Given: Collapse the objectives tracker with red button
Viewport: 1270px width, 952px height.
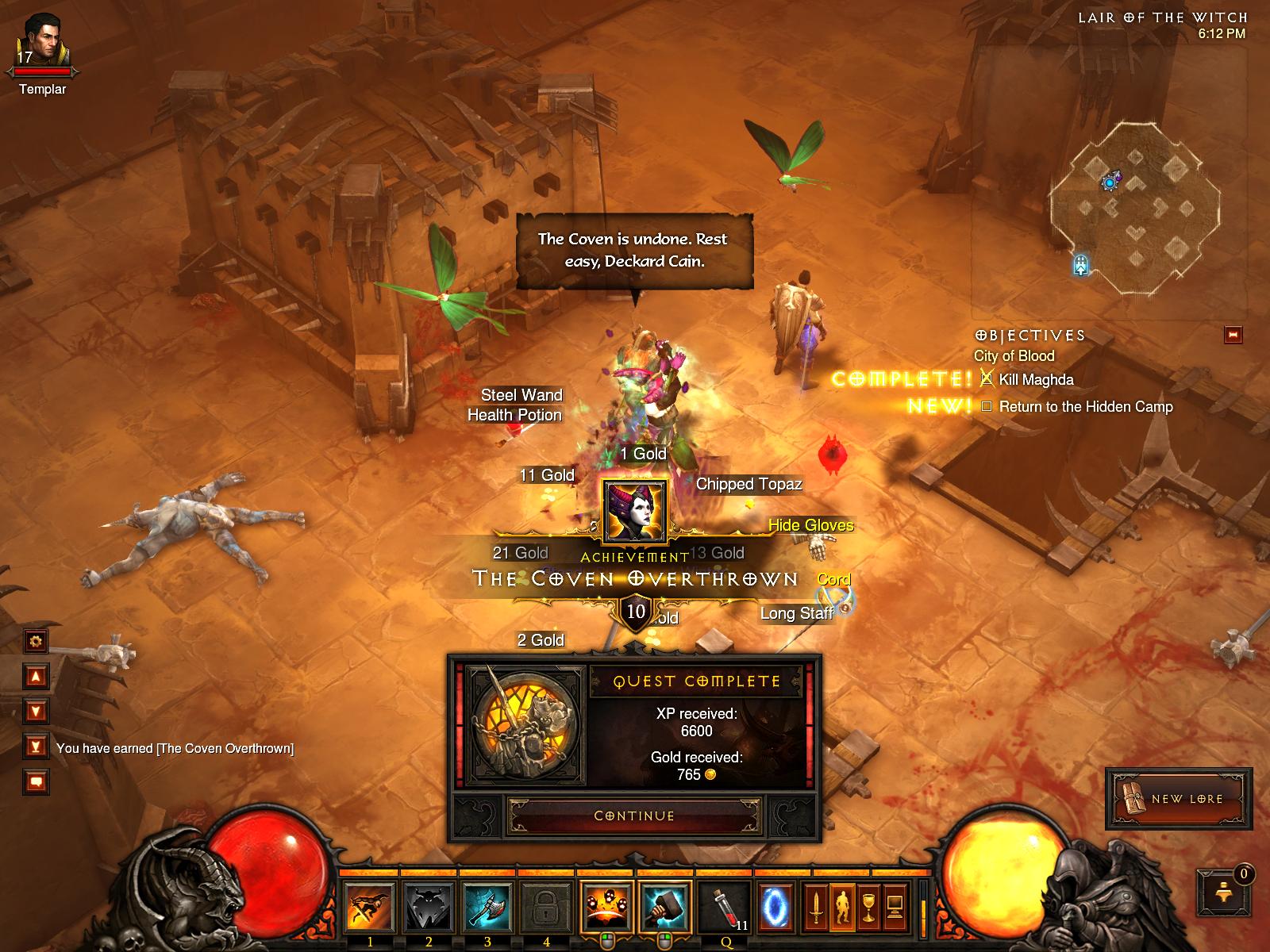Looking at the screenshot, I should click(1233, 335).
